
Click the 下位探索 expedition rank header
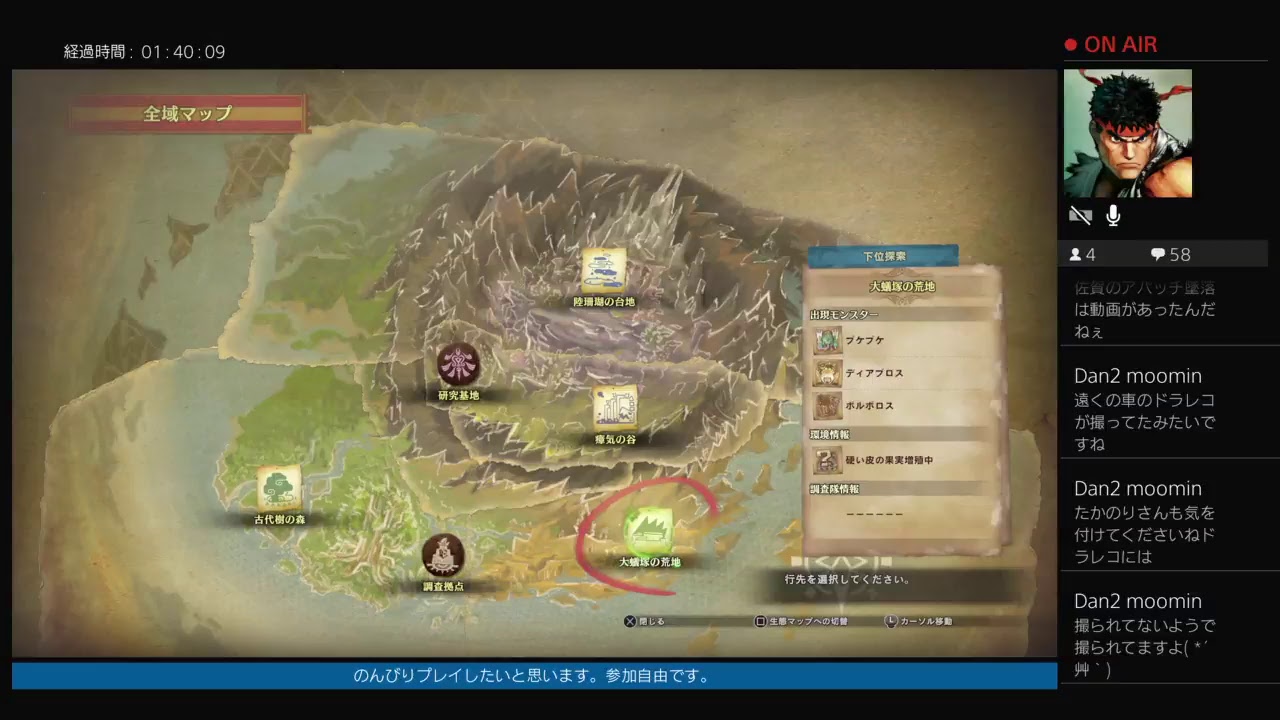[x=883, y=256]
